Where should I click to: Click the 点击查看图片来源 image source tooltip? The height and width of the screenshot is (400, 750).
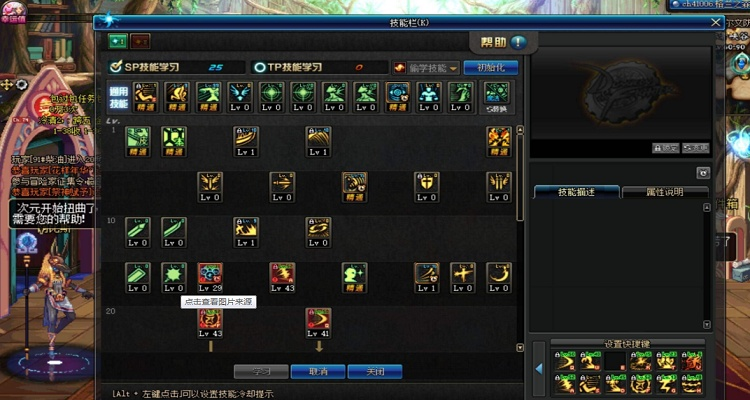click(x=218, y=301)
